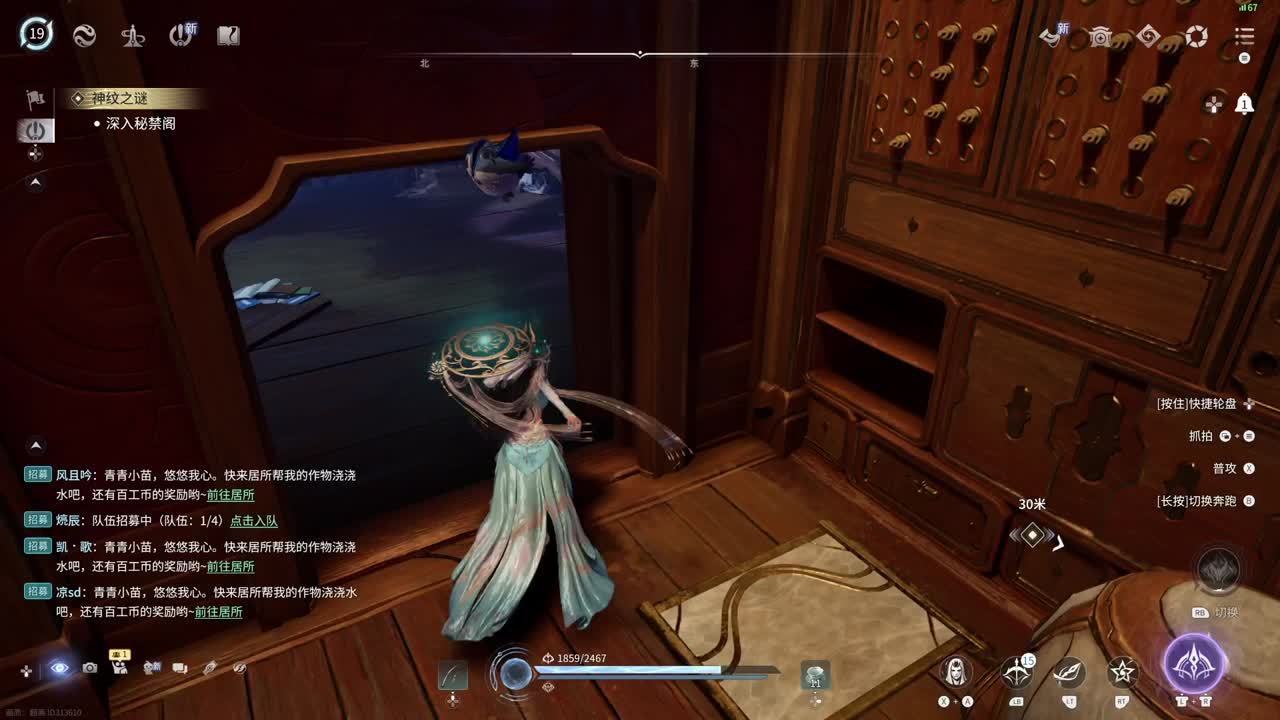Image resolution: width=1280 pixels, height=720 pixels.
Task: Select the flag tab beside quest tracker
Action: [x=36, y=99]
